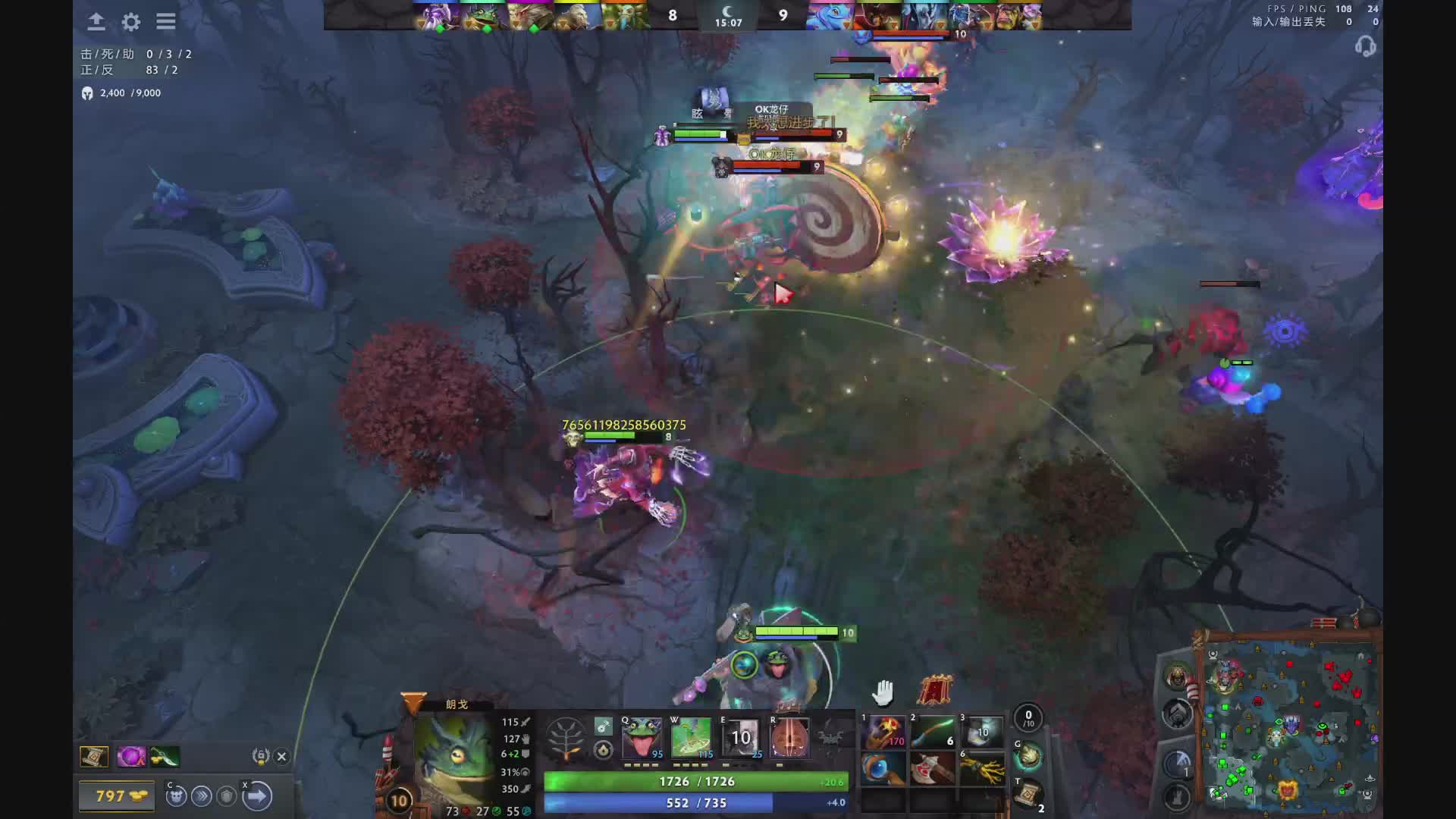Select the E ability on cooldown
This screenshot has width=1456, height=819.
click(740, 737)
